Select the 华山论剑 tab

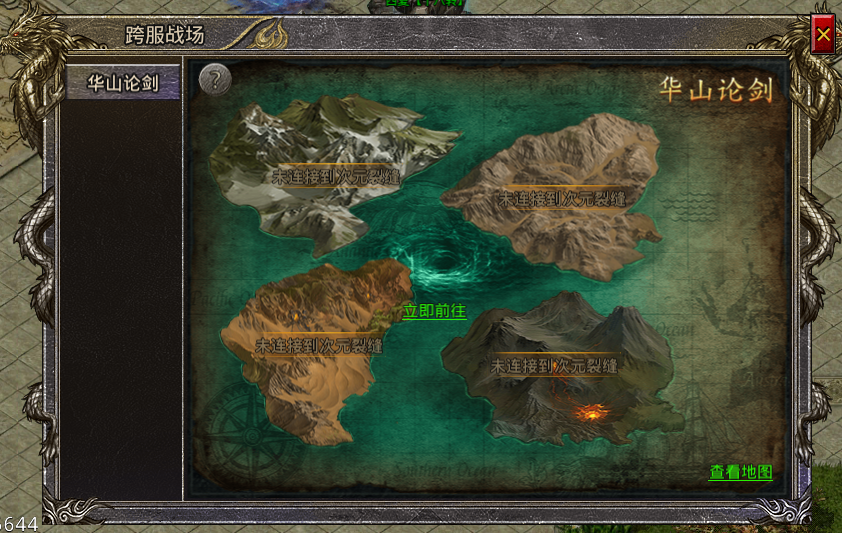(123, 82)
